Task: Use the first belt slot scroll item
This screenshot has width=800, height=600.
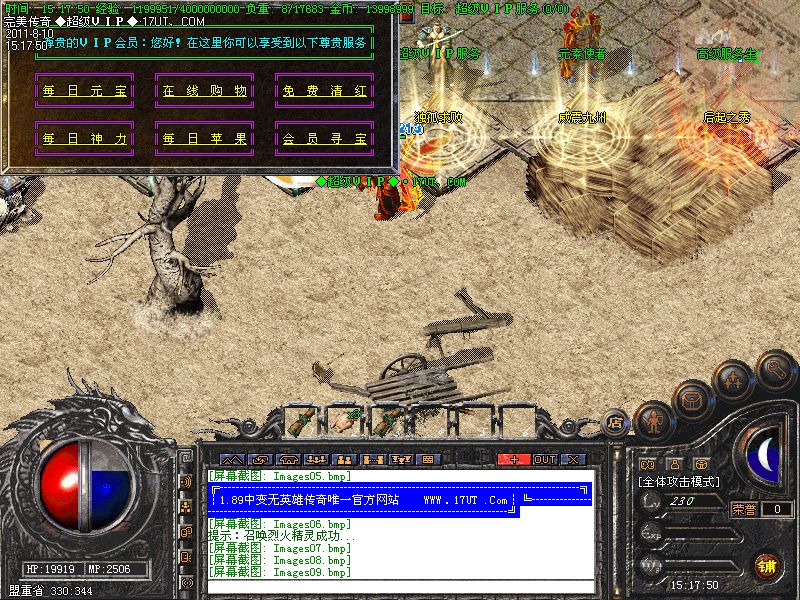Action: coord(304,420)
